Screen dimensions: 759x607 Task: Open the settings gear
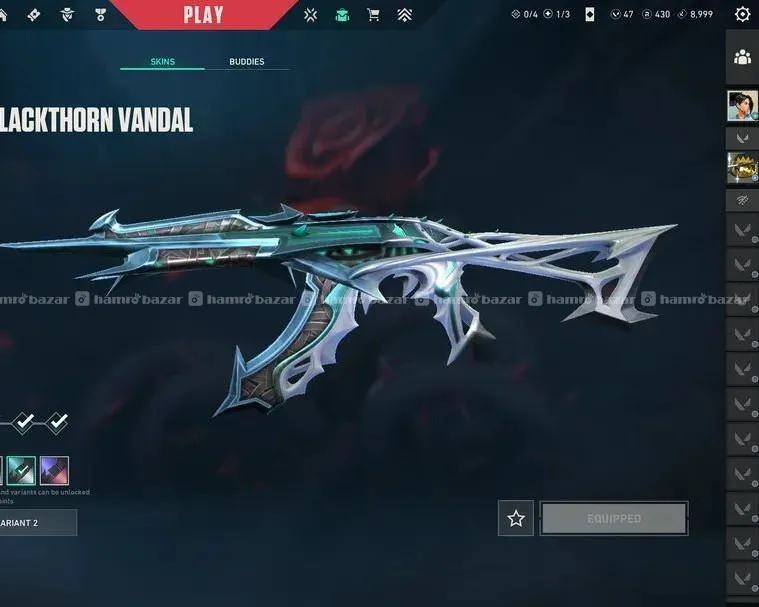click(742, 14)
